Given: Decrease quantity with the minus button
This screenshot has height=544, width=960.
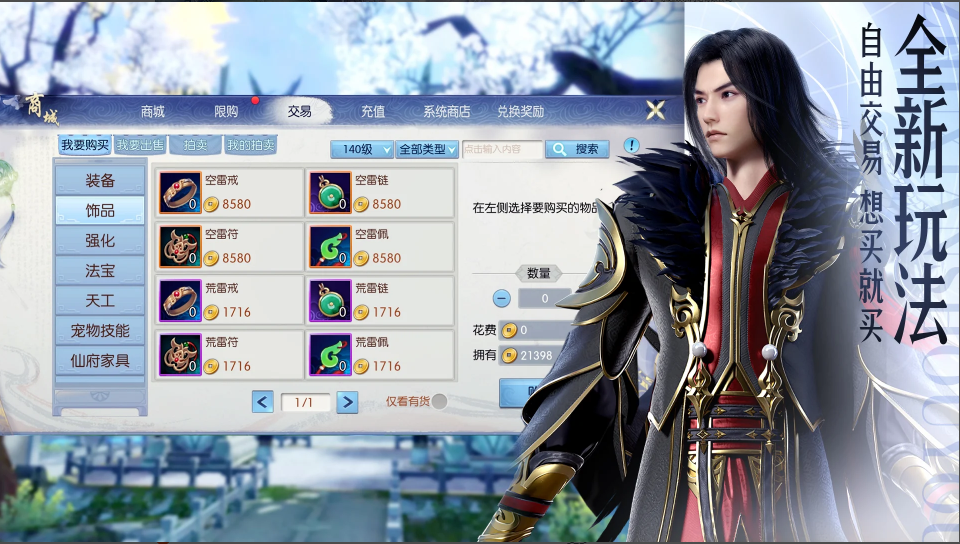Looking at the screenshot, I should coord(502,298).
